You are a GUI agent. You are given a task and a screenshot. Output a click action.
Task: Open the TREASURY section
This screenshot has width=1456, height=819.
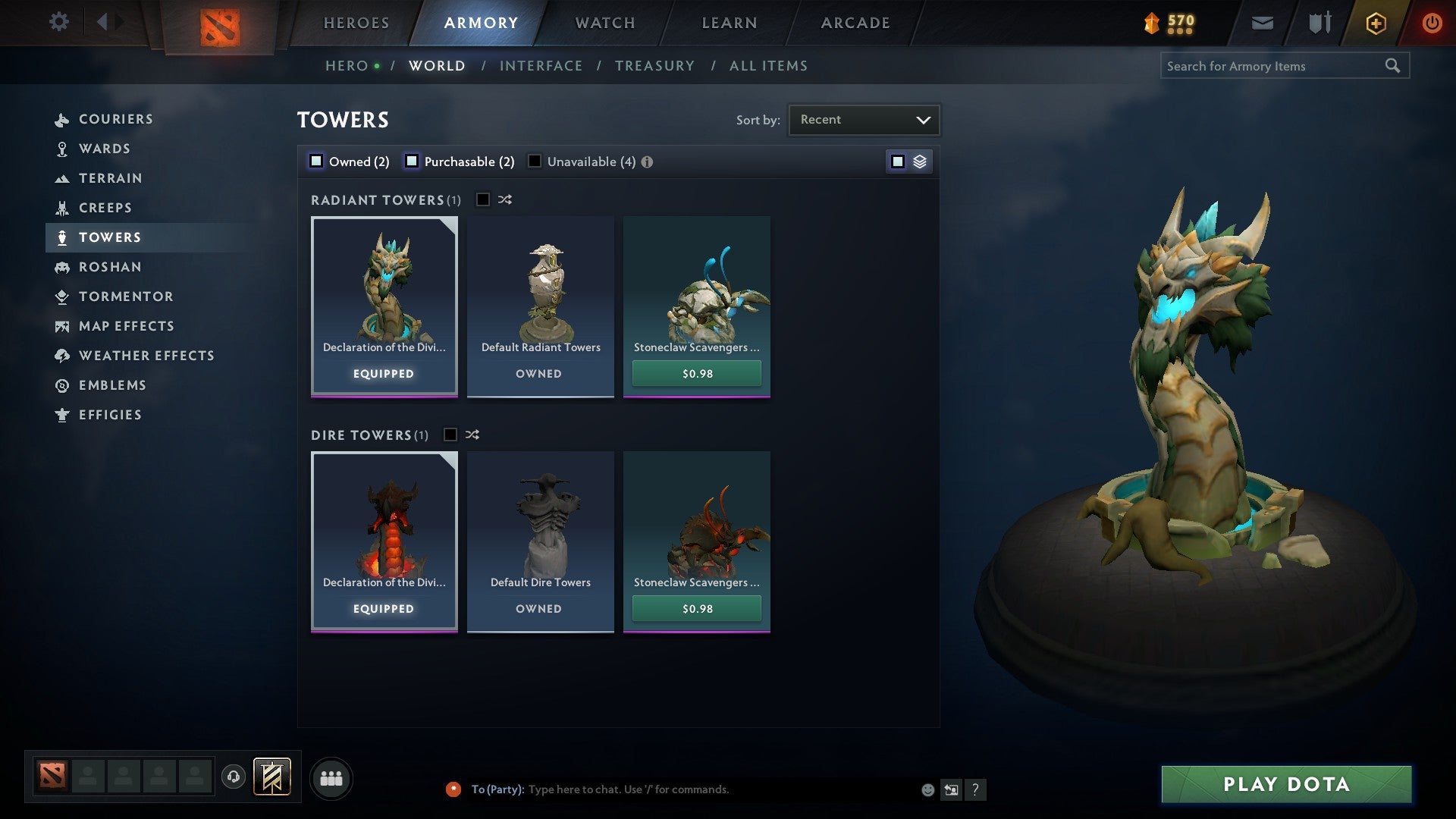(x=654, y=65)
